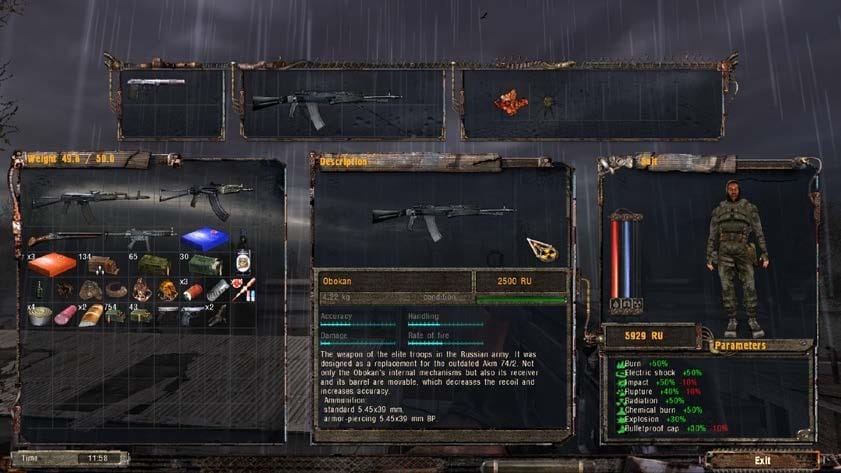
Task: Choose the blue medkit in the backpack
Action: tap(204, 238)
